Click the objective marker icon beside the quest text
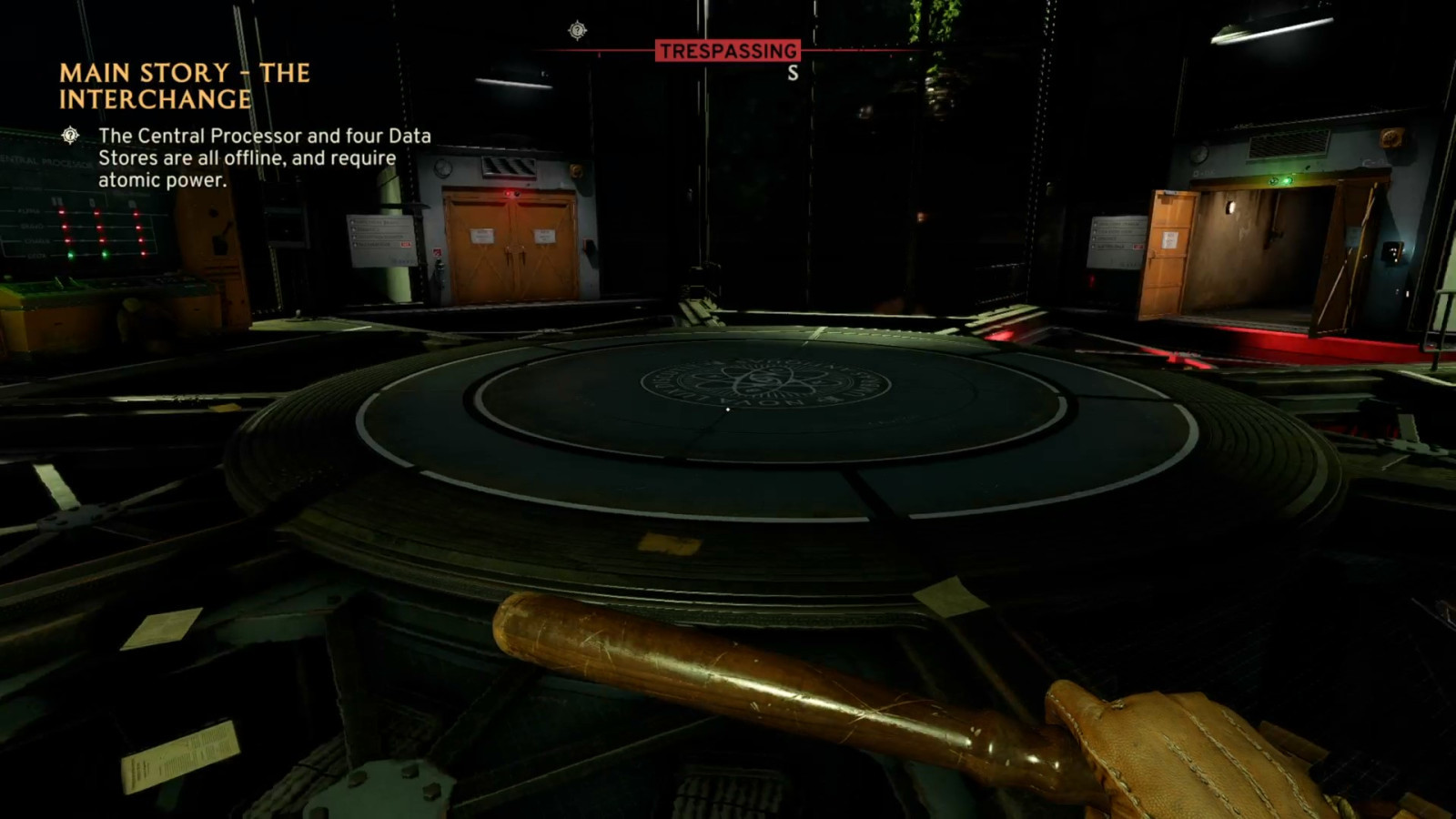Screen dimensions: 1456x819 (x=70, y=136)
